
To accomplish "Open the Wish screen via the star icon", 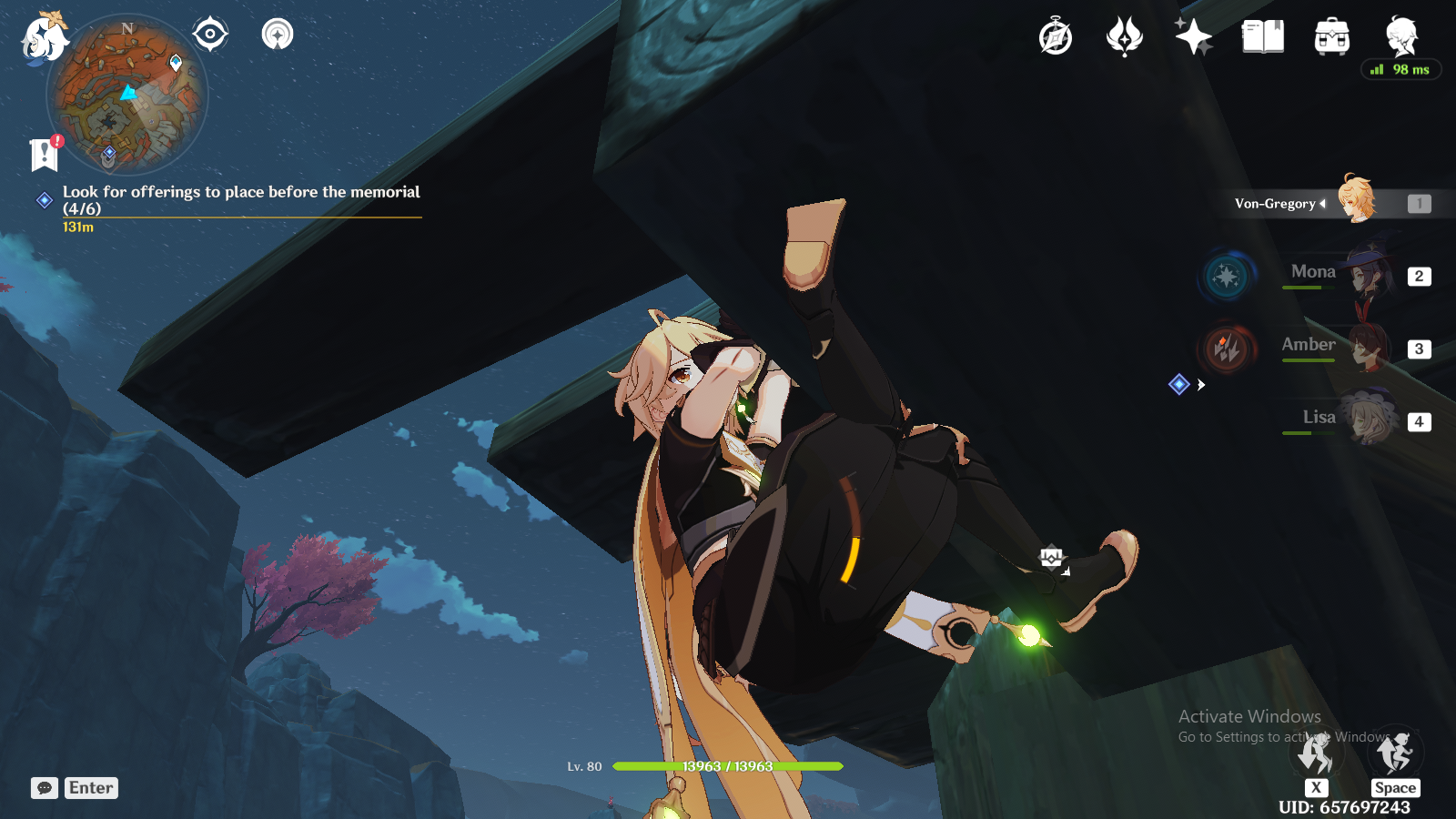I will click(1194, 36).
